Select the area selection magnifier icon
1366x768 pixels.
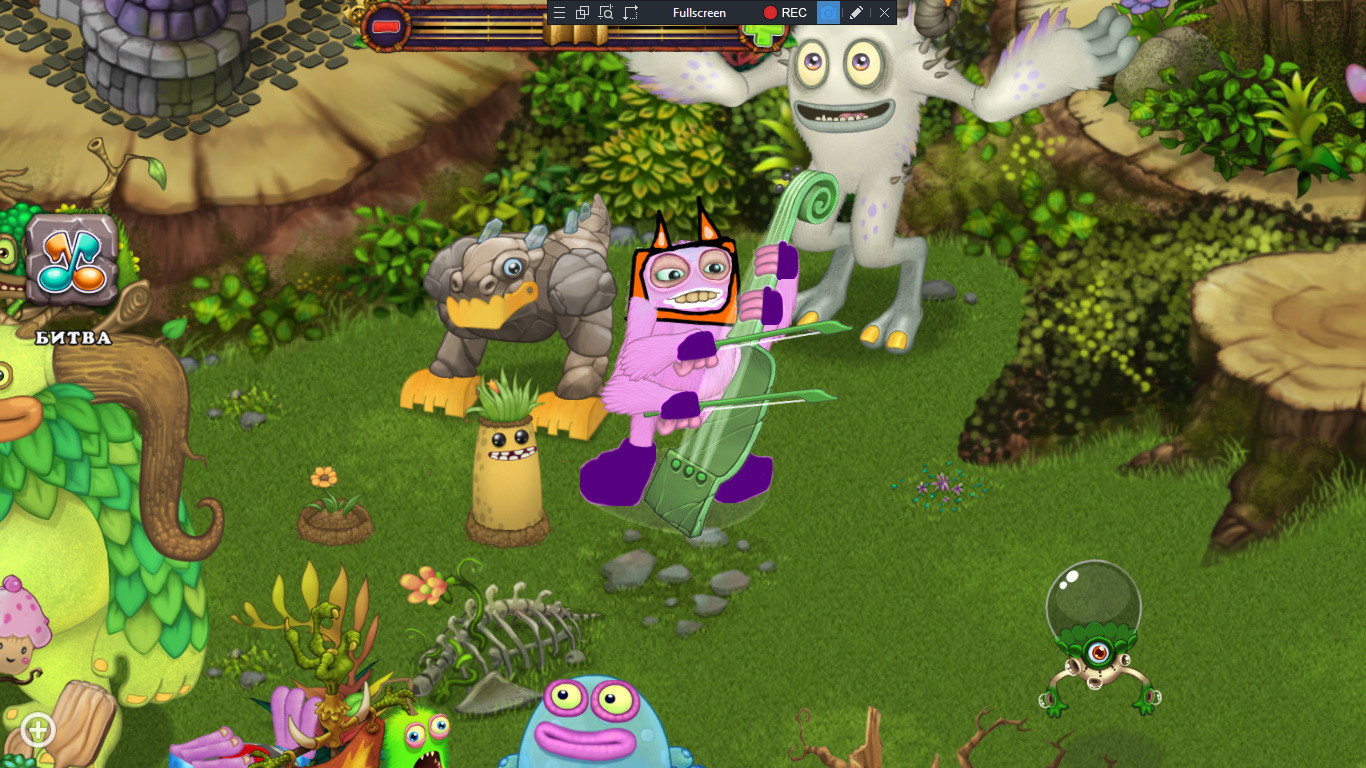click(x=607, y=13)
